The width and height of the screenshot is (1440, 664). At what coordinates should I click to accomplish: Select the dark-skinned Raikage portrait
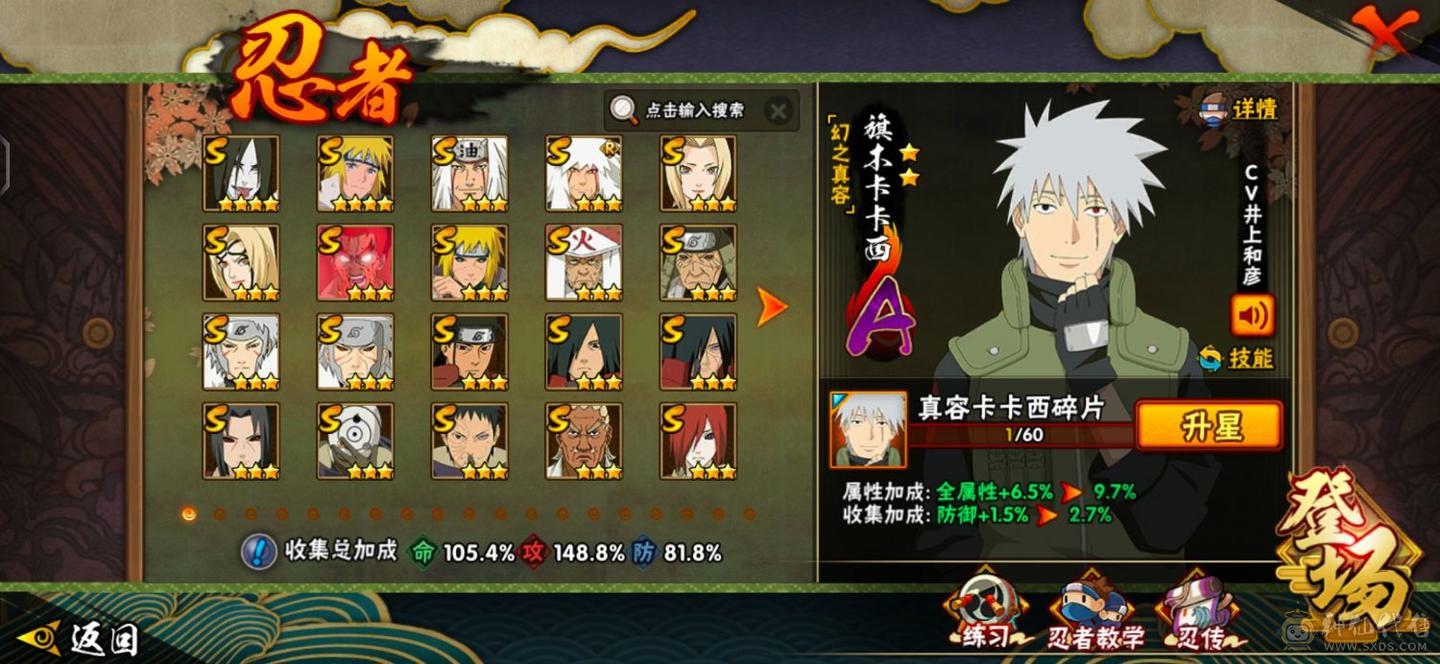pos(583,441)
